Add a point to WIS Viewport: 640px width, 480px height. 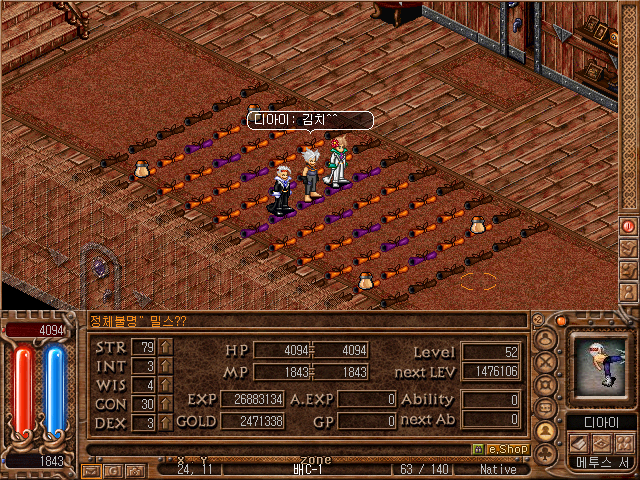tap(166, 385)
